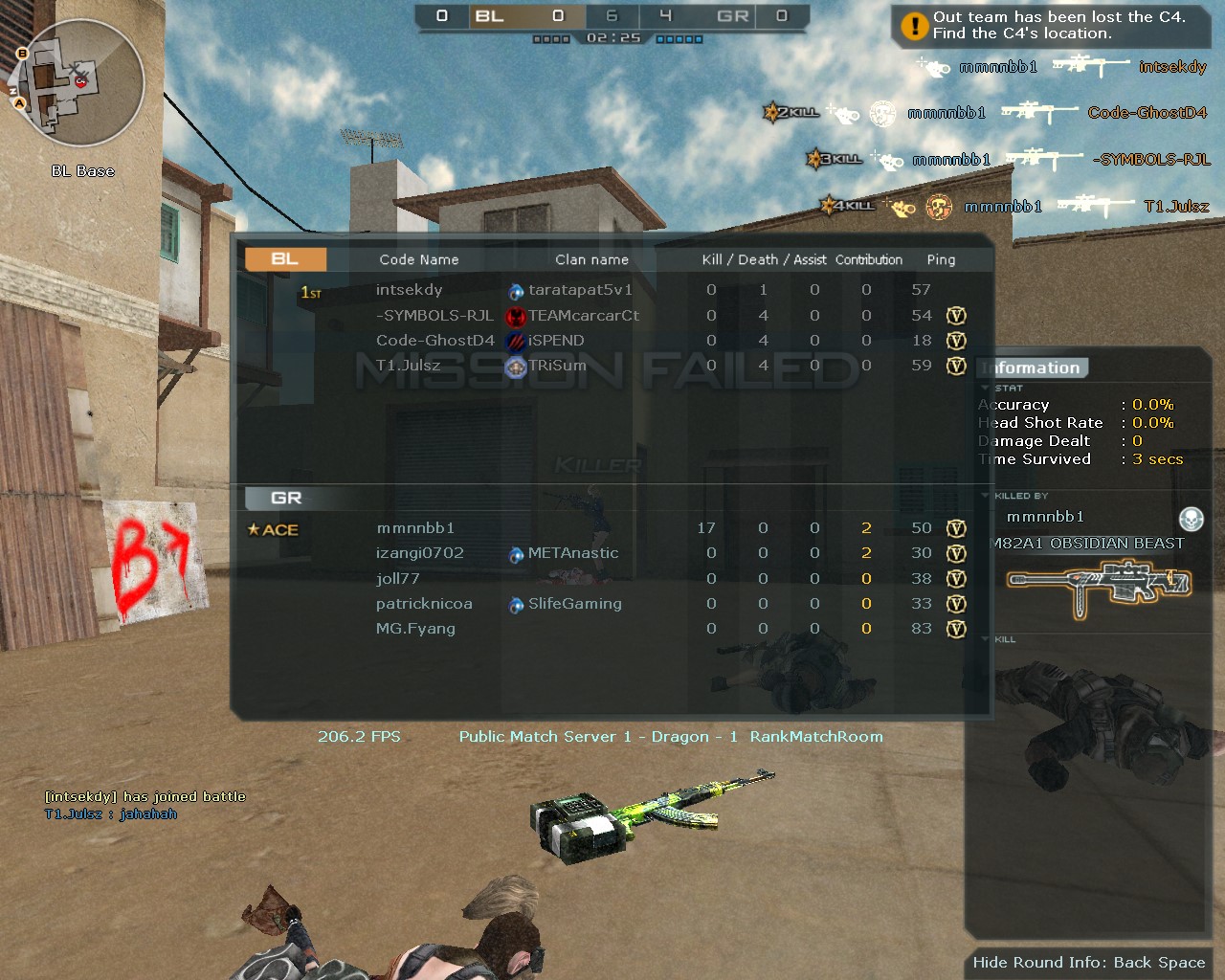Toggle the V badge beside T1.Julsz
Screen dimensions: 1225x980
[x=956, y=366]
